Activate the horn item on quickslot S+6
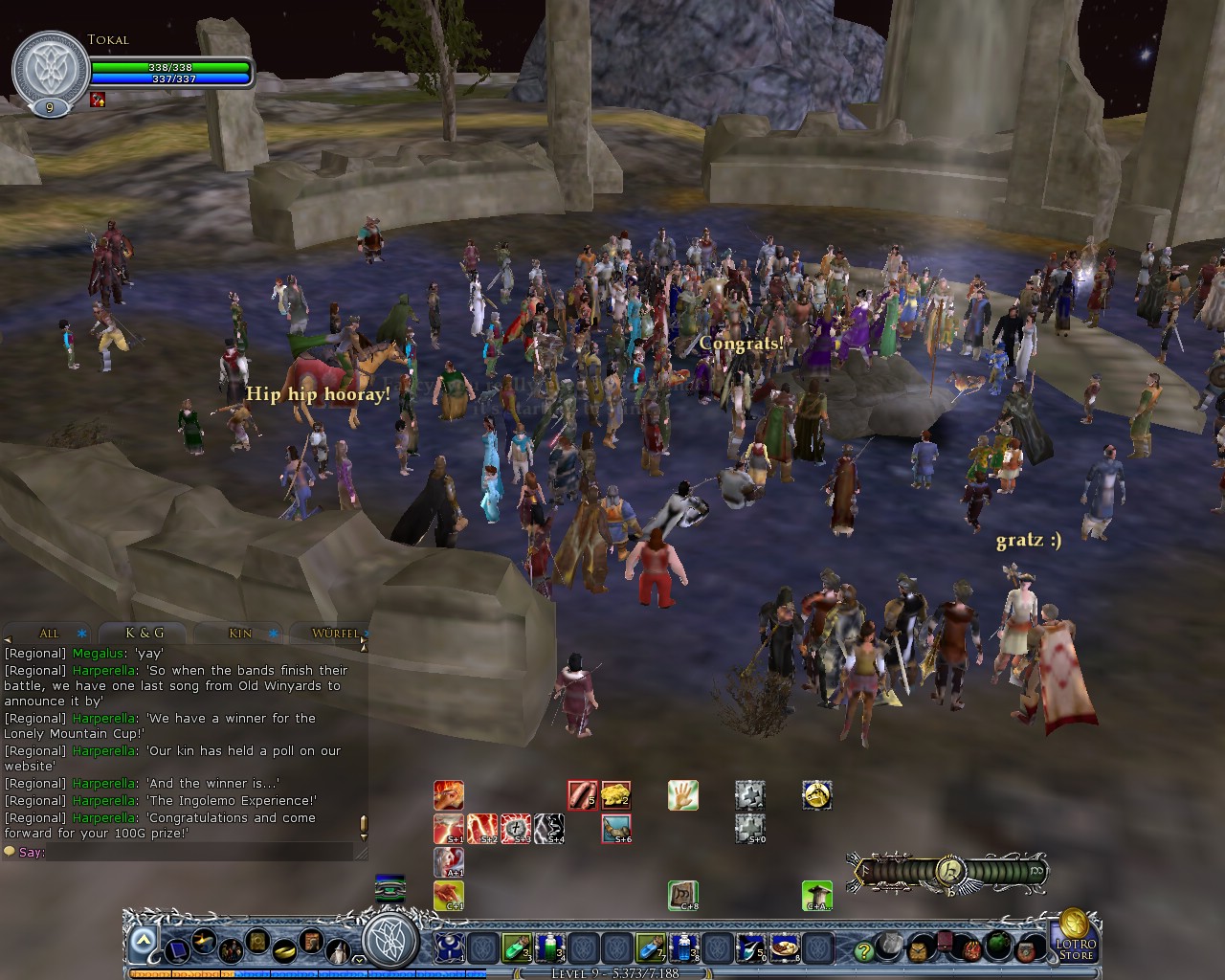 [x=615, y=829]
